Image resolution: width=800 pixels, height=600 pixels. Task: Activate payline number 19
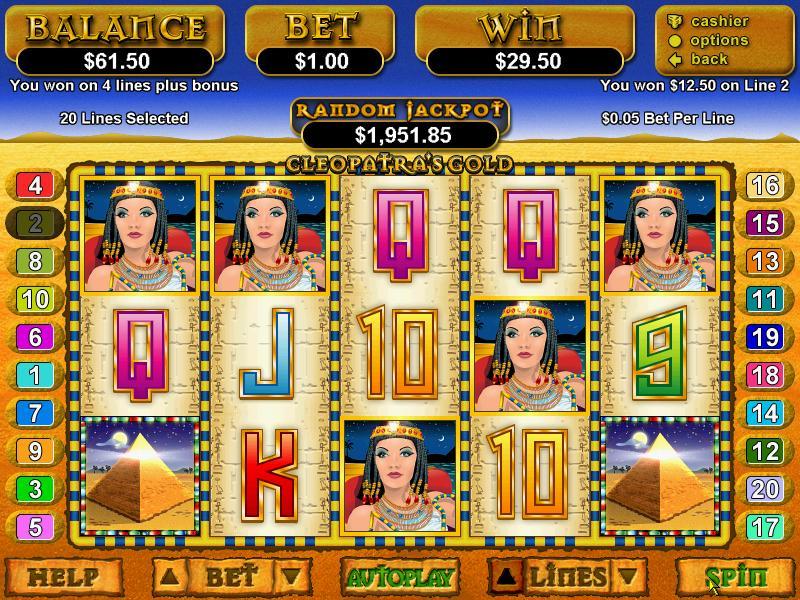coord(765,337)
